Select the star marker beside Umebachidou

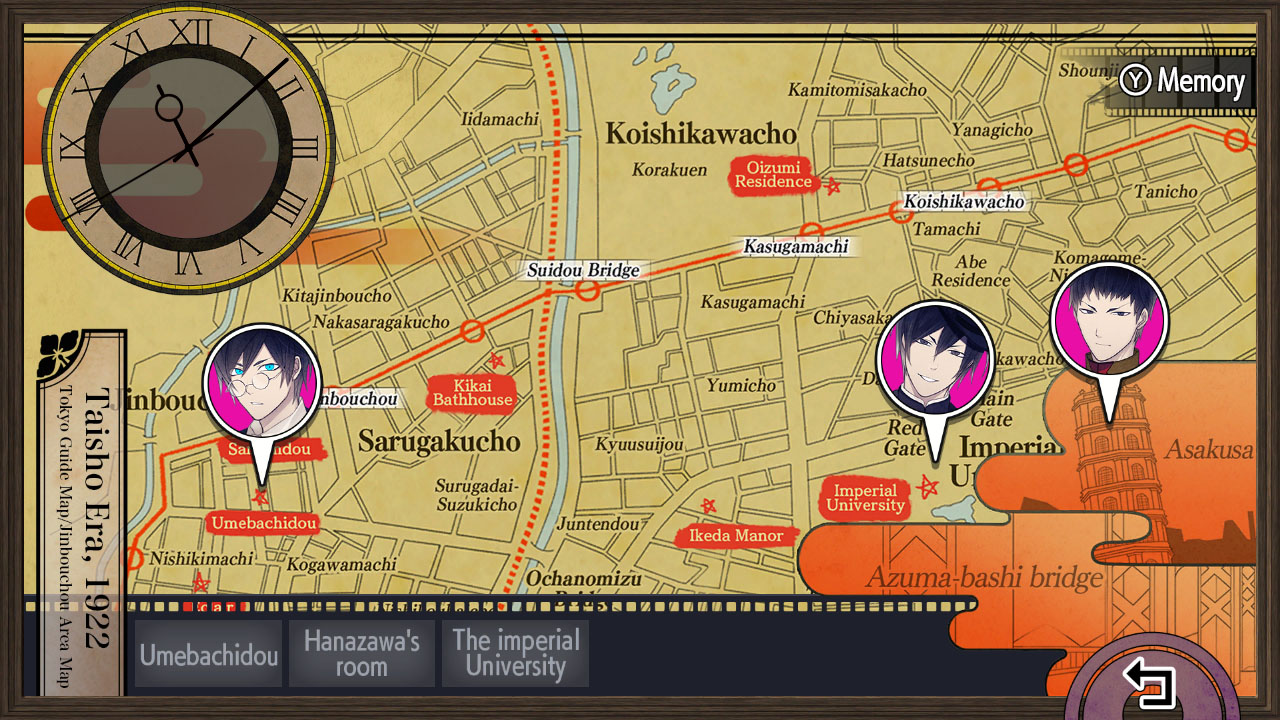click(x=258, y=495)
